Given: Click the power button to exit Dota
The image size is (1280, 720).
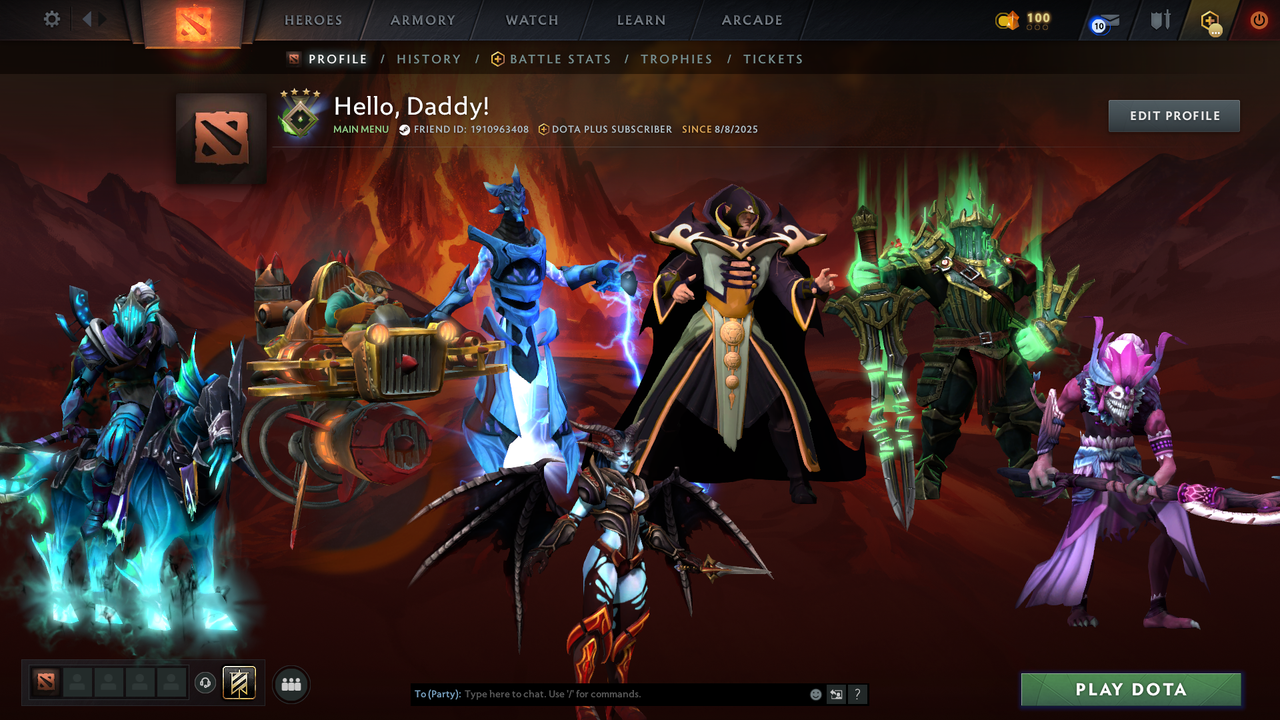Looking at the screenshot, I should (x=1258, y=20).
